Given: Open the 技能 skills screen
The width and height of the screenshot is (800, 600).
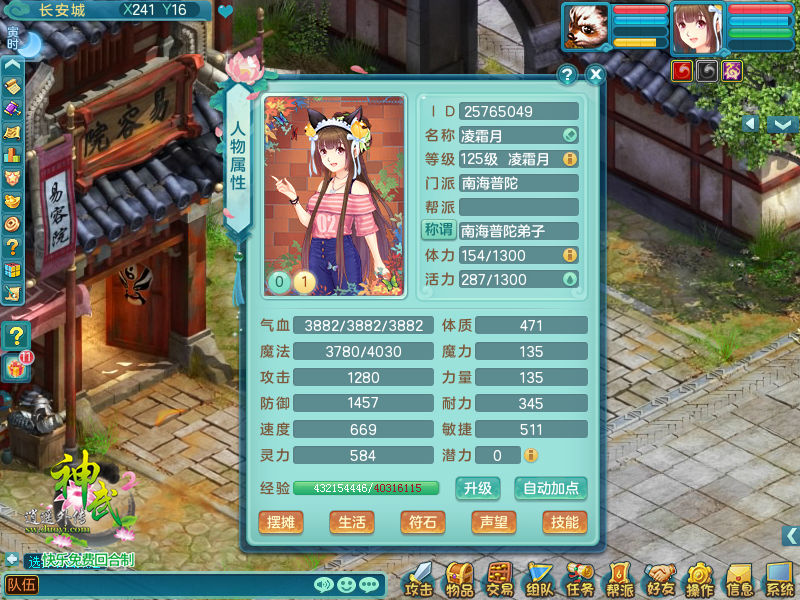Looking at the screenshot, I should coord(563,522).
